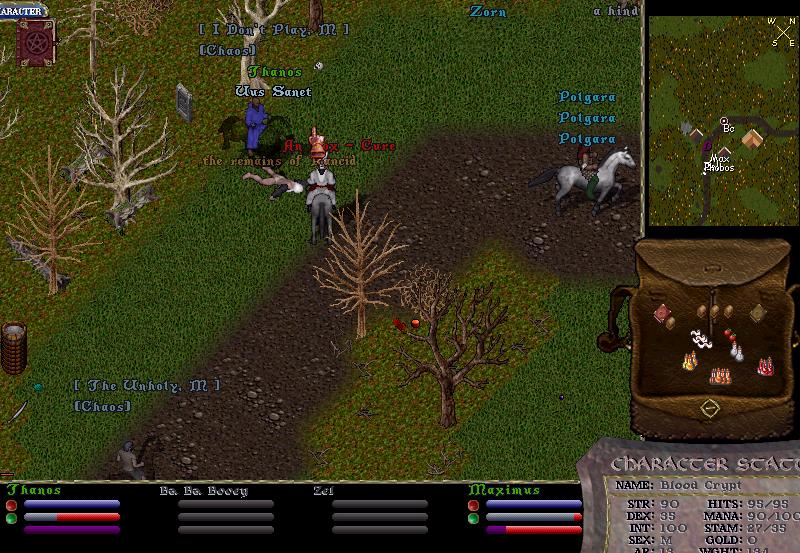Select the row of orange potions
This screenshot has height=553, width=800.
[719, 375]
